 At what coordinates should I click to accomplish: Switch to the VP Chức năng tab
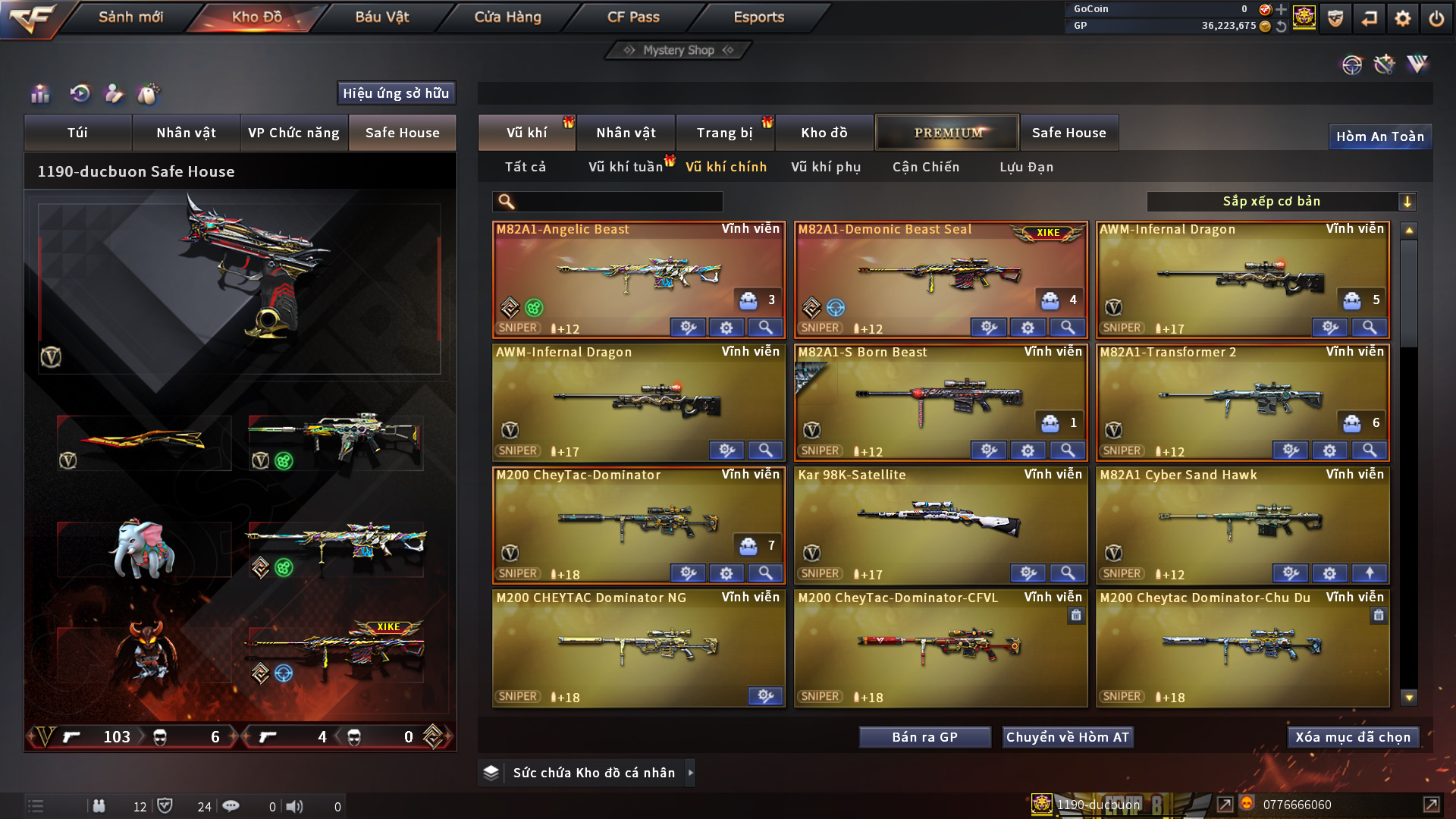click(293, 133)
